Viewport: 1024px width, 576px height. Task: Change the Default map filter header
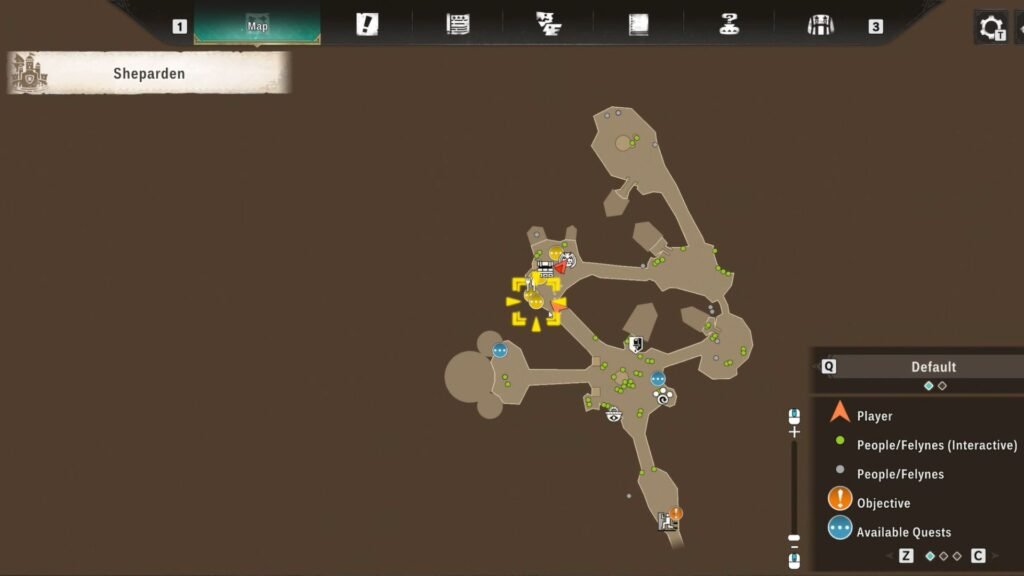(932, 367)
